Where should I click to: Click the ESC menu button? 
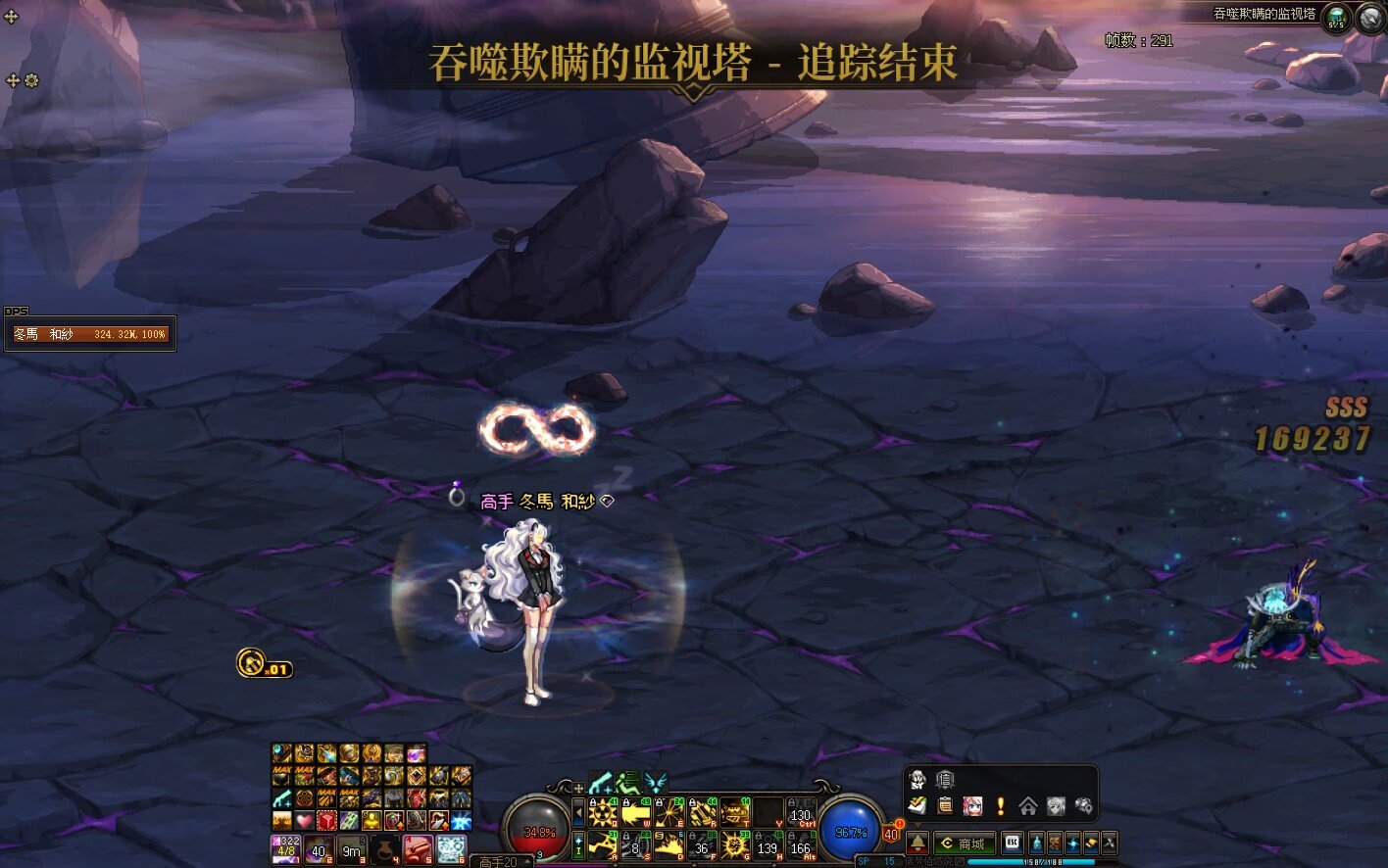tap(1012, 844)
